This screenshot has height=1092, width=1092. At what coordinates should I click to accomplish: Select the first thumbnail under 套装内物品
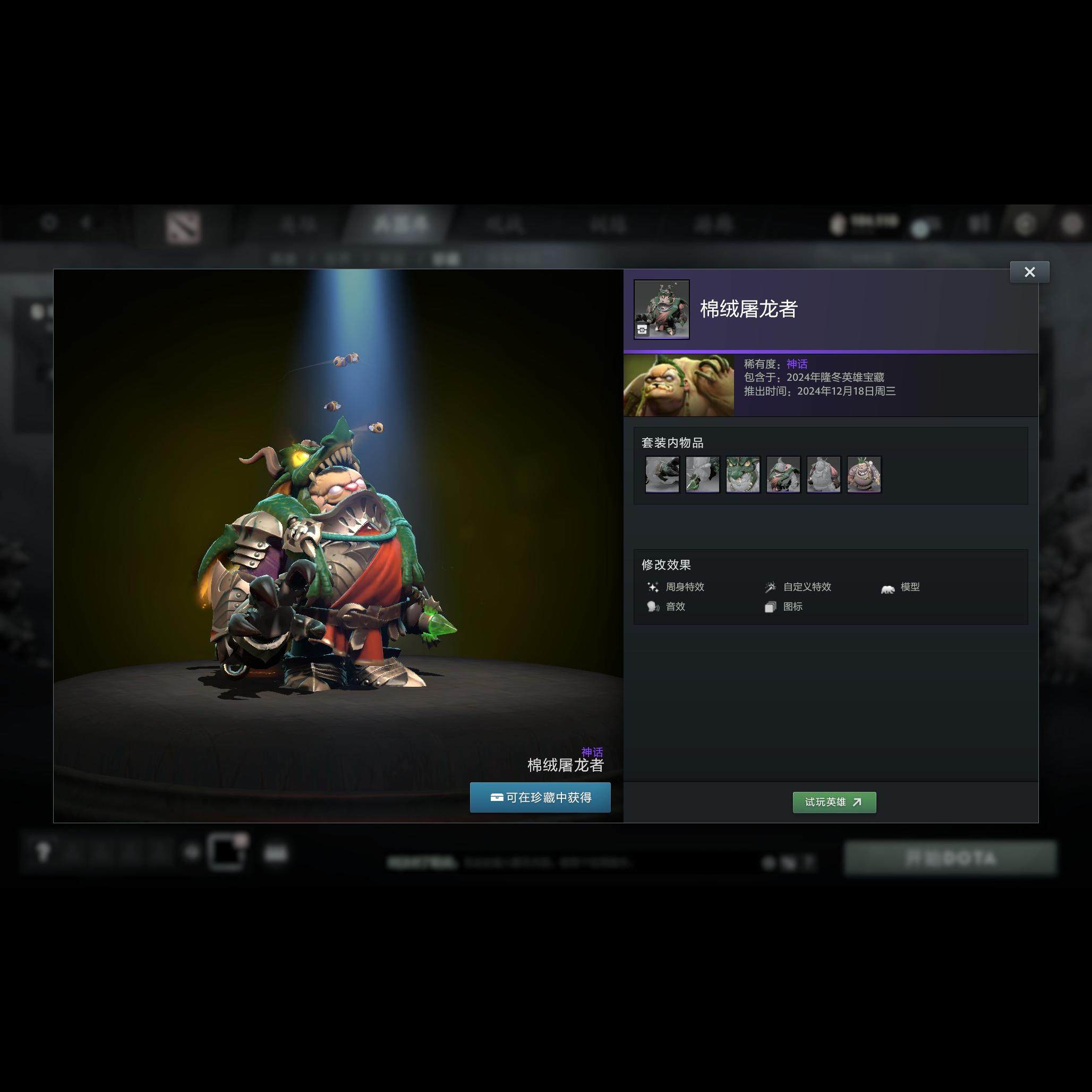pyautogui.click(x=662, y=475)
